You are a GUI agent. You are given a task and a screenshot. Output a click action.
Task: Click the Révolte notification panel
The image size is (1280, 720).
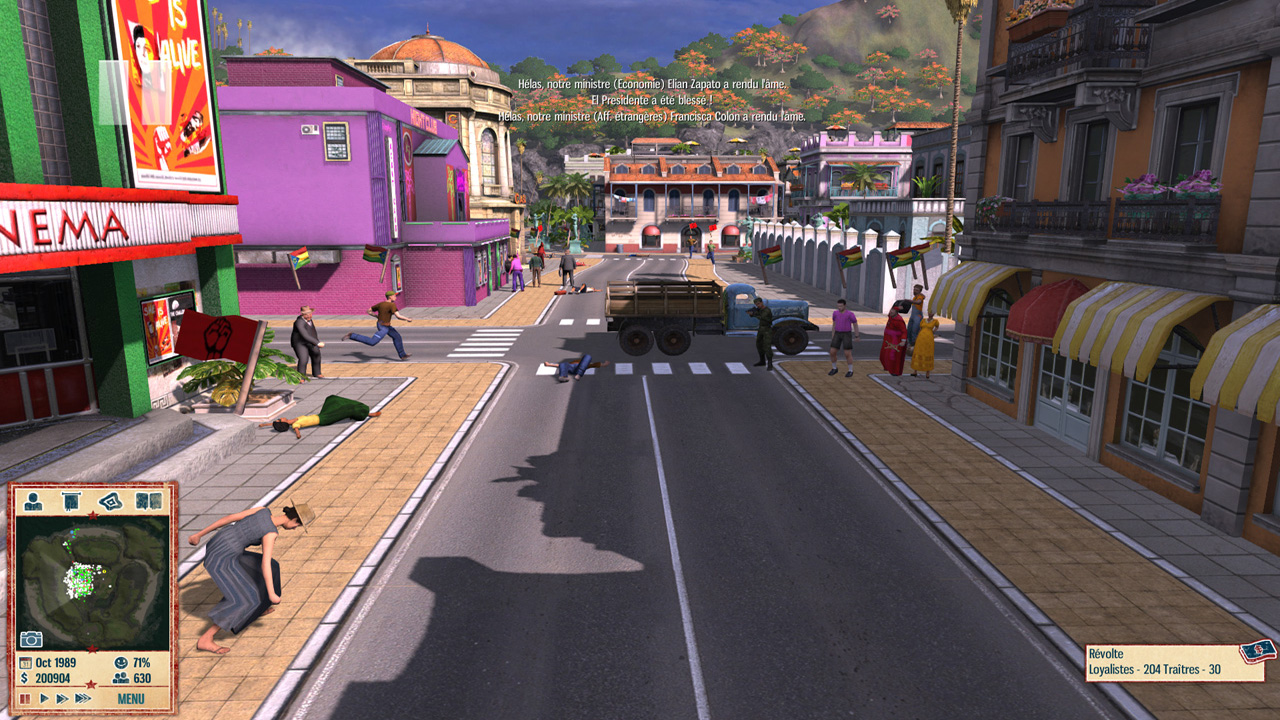1160,662
